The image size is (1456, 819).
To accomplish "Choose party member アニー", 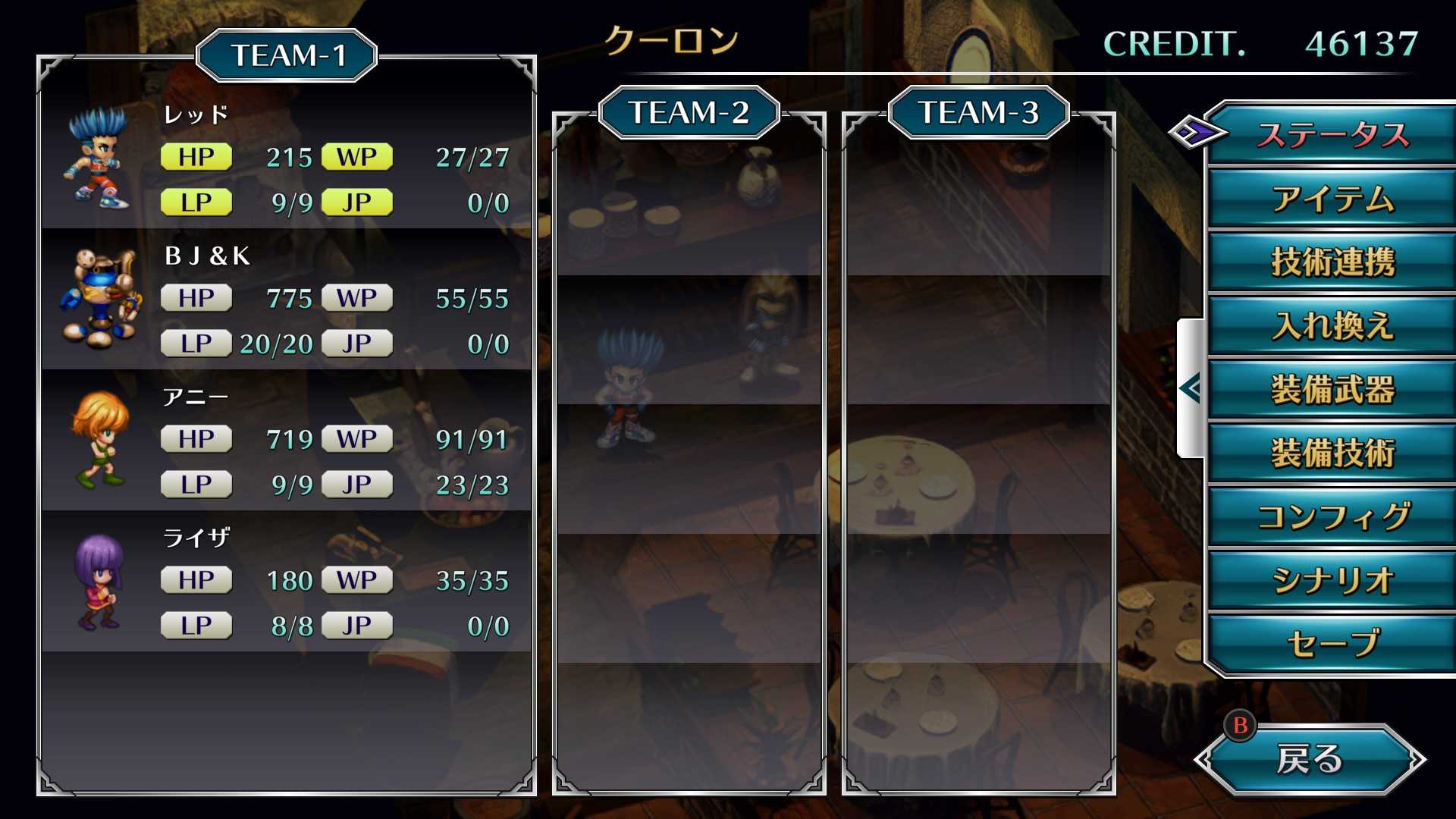I will pyautogui.click(x=287, y=441).
